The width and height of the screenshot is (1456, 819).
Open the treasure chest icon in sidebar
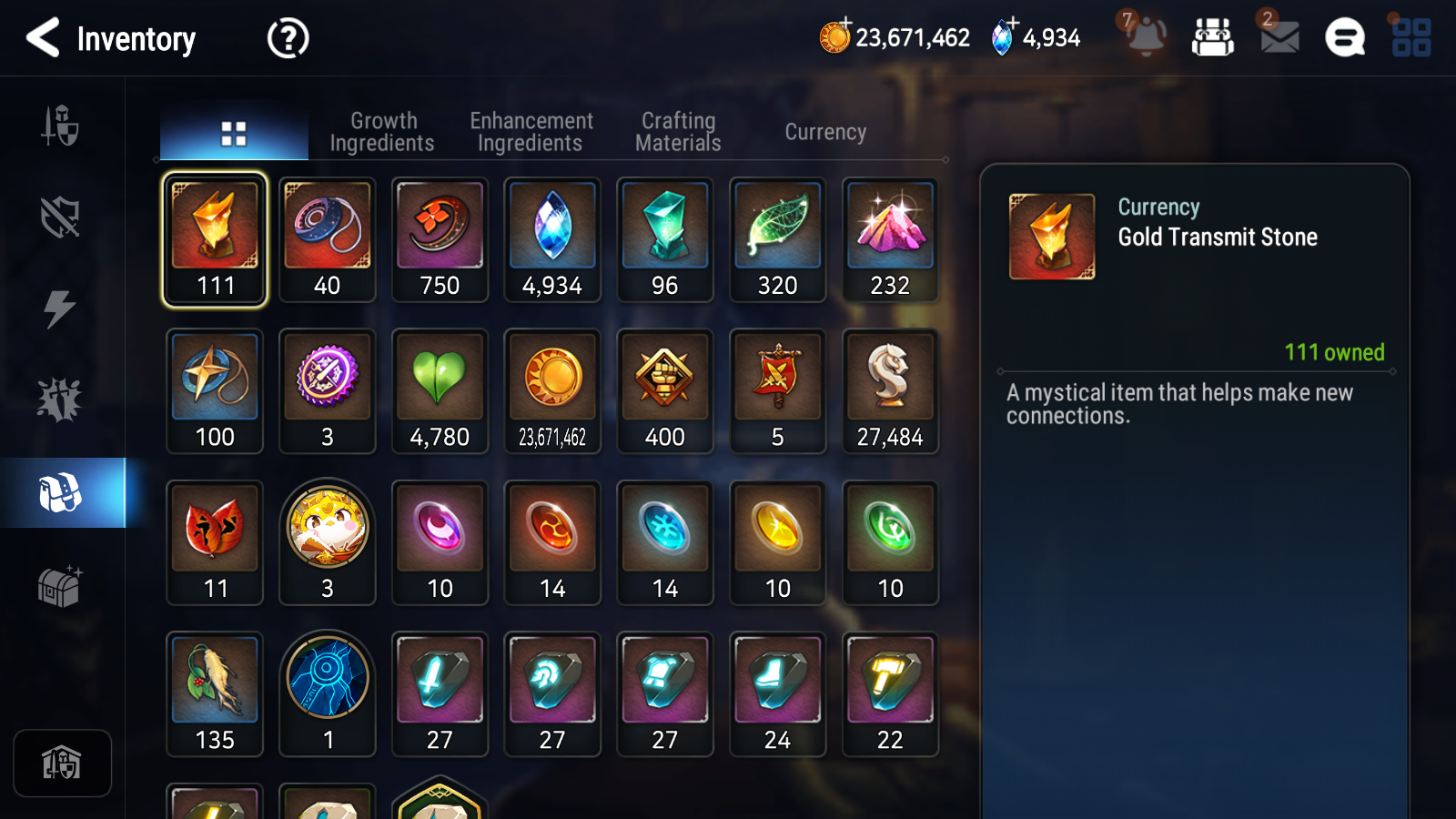coord(60,589)
